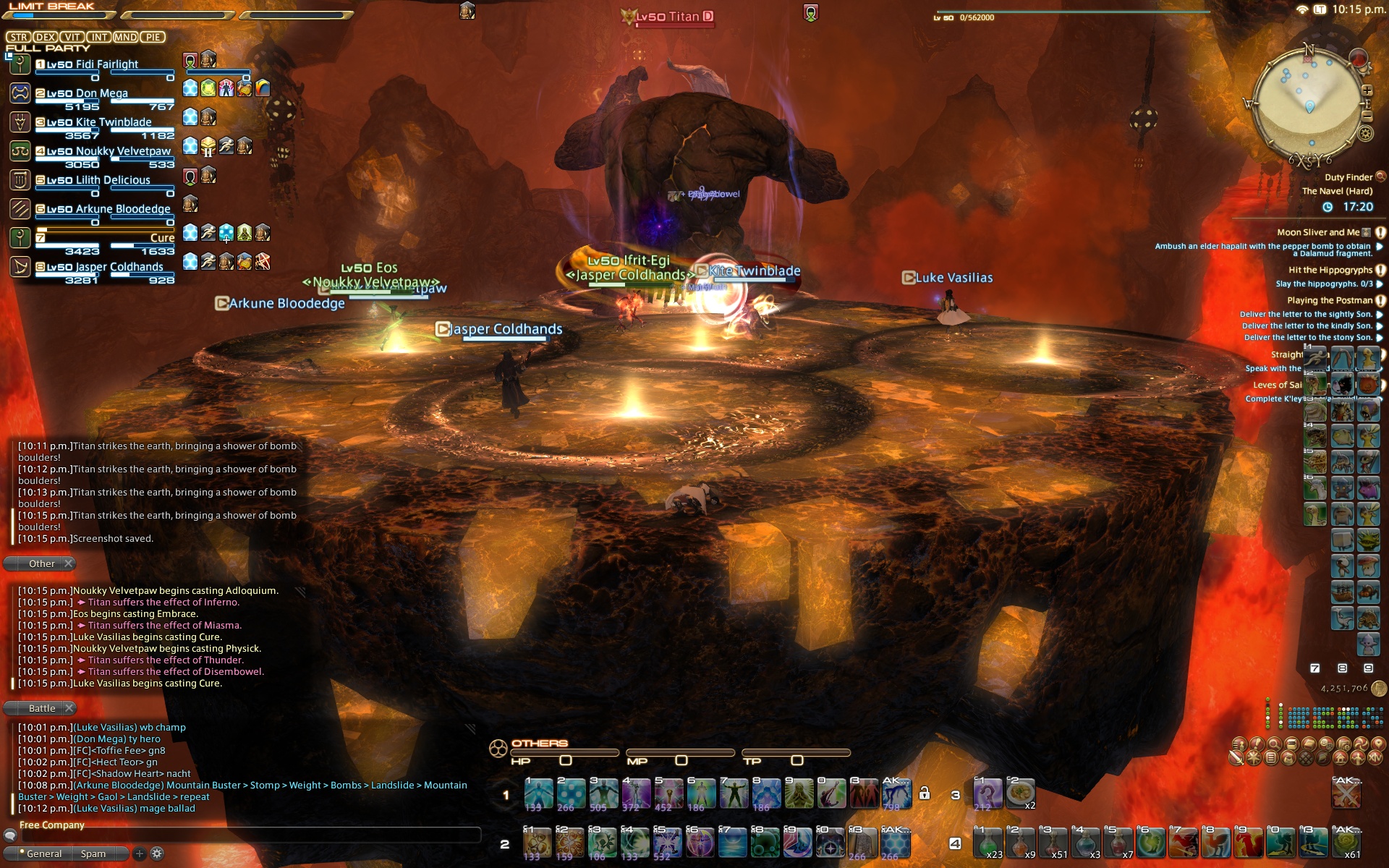The width and height of the screenshot is (1389, 868).
Task: Use the green potion with 23 stacks
Action: click(988, 843)
